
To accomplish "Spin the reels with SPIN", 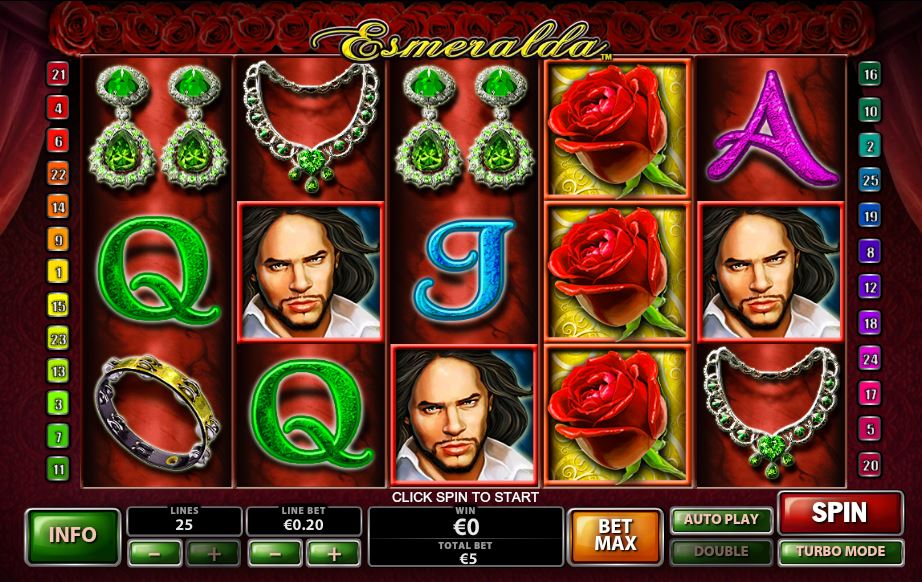I will pos(839,513).
